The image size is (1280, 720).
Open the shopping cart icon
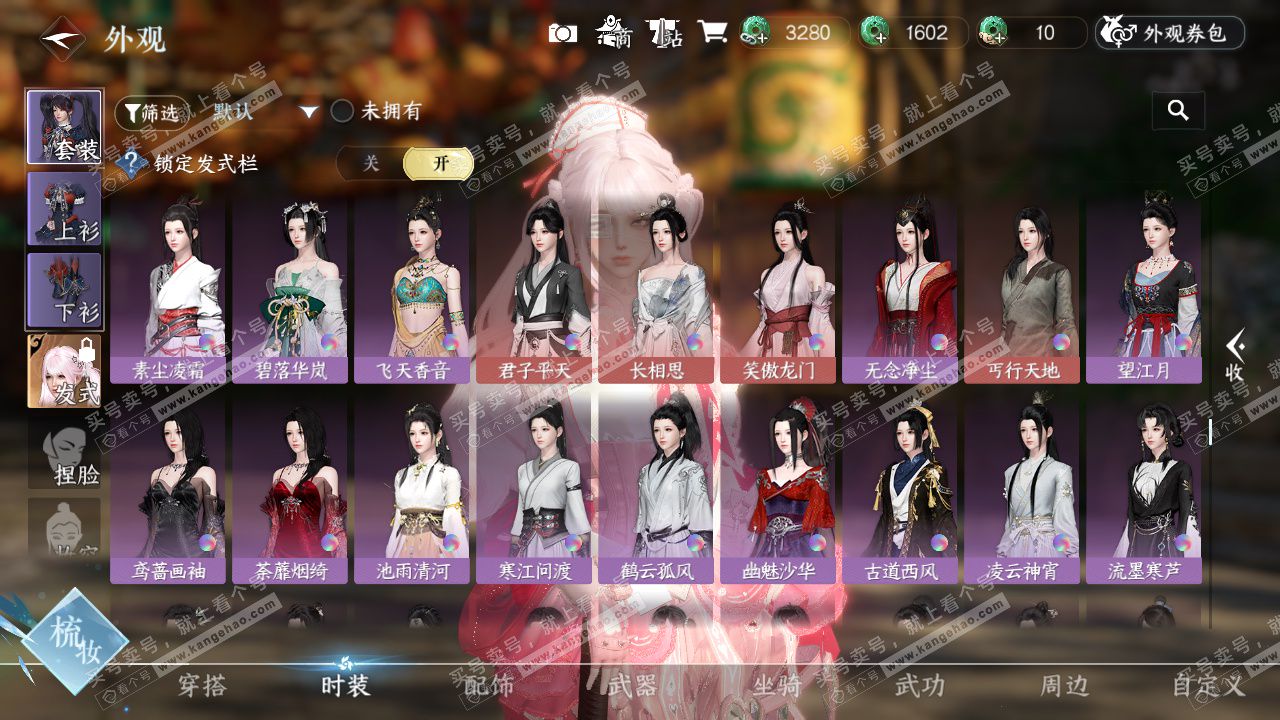[x=712, y=32]
